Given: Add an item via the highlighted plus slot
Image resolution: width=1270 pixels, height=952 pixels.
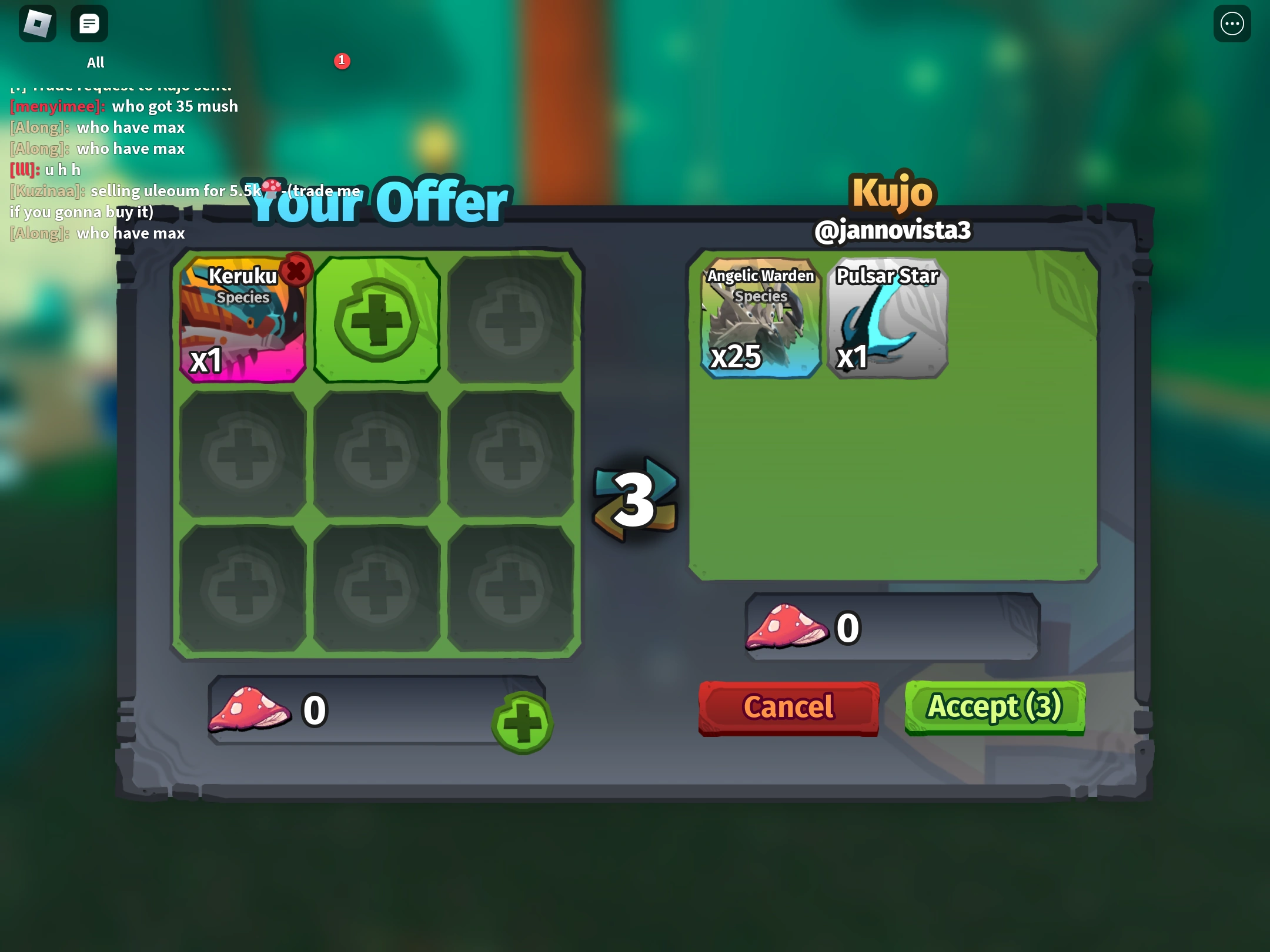Looking at the screenshot, I should (377, 319).
